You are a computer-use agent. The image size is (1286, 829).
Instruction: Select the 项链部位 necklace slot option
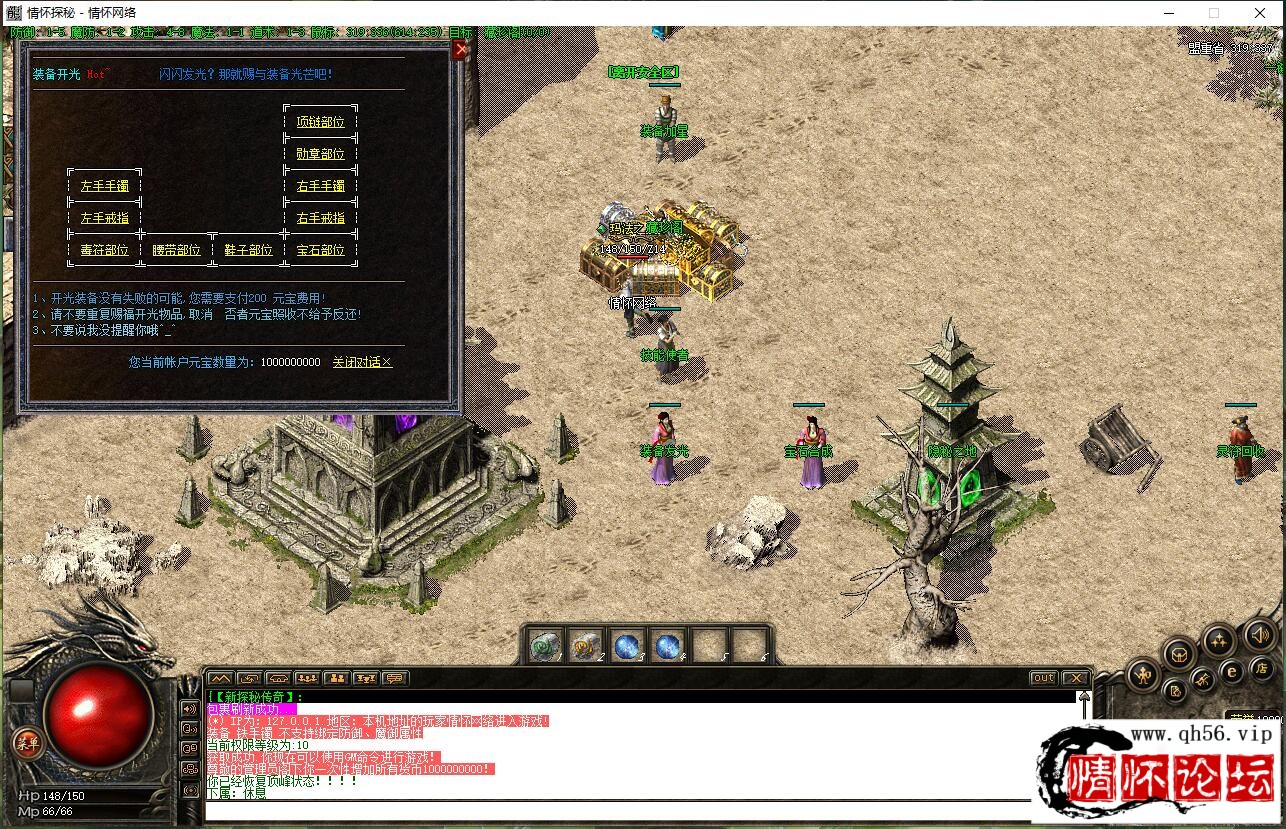point(320,122)
